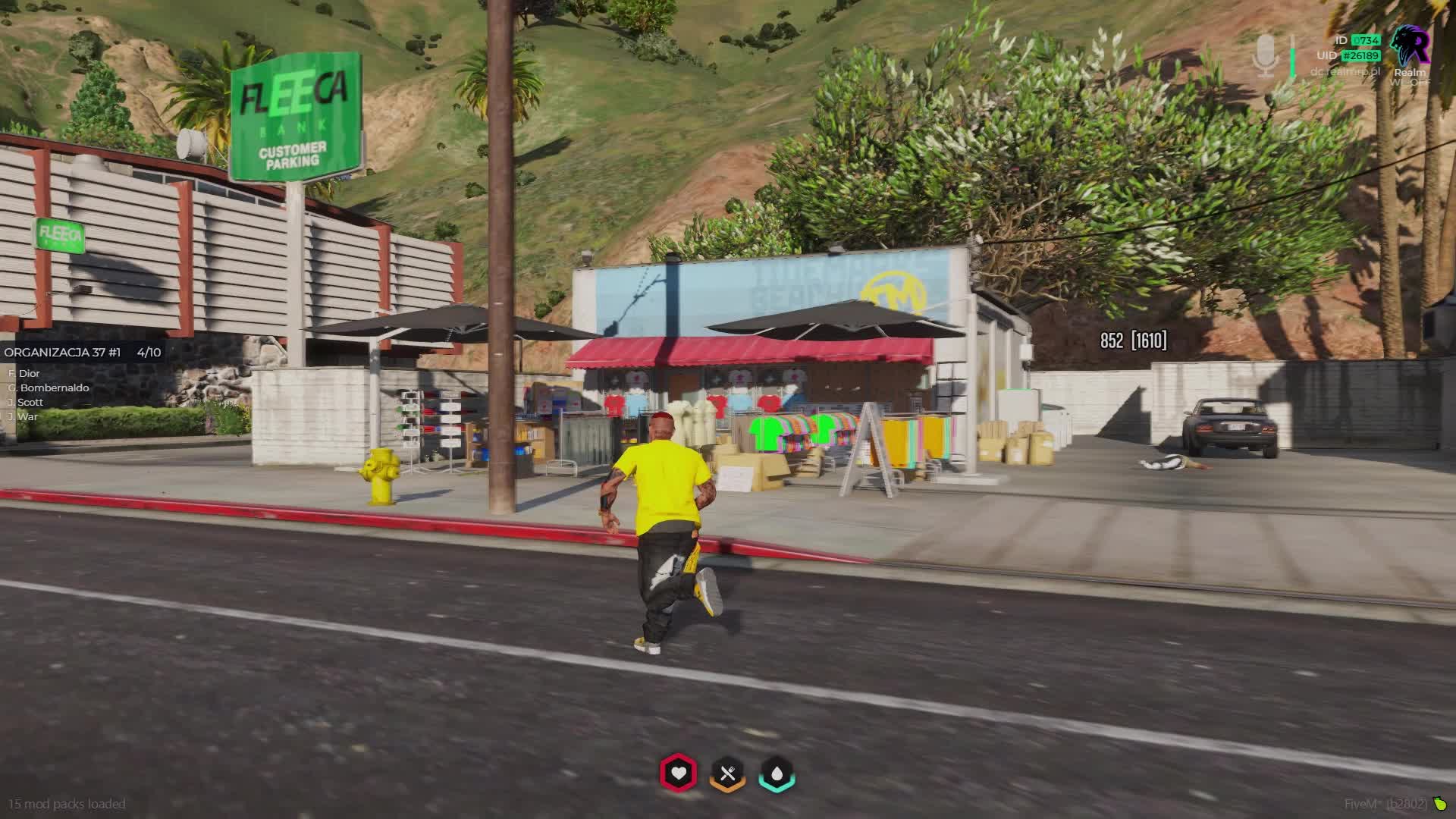The width and height of the screenshot is (1456, 819).
Task: Select F. Dior in the organization list
Action: coord(24,373)
